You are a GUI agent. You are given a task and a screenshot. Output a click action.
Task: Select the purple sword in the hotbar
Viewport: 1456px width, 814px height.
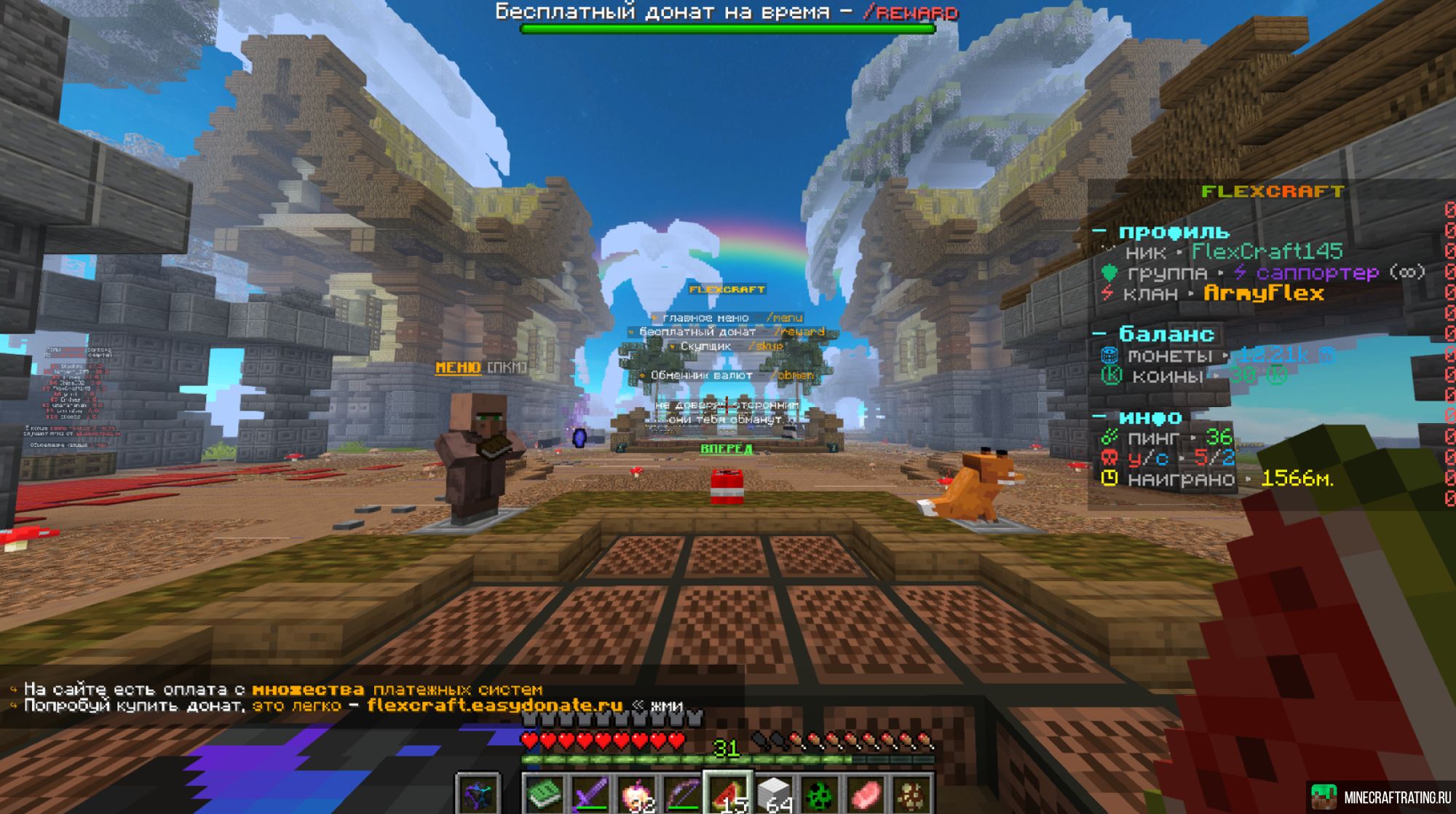589,794
